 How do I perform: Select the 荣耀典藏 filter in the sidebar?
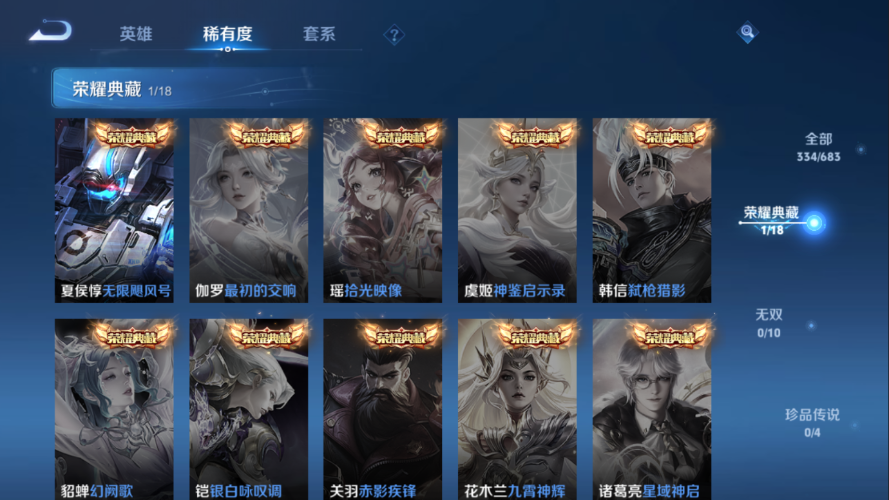(x=771, y=220)
